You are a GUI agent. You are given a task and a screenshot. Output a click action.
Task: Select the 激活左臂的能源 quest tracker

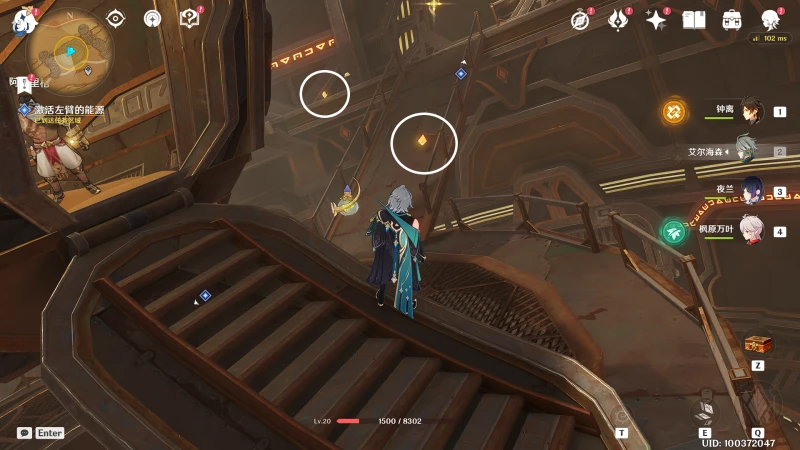(68, 109)
